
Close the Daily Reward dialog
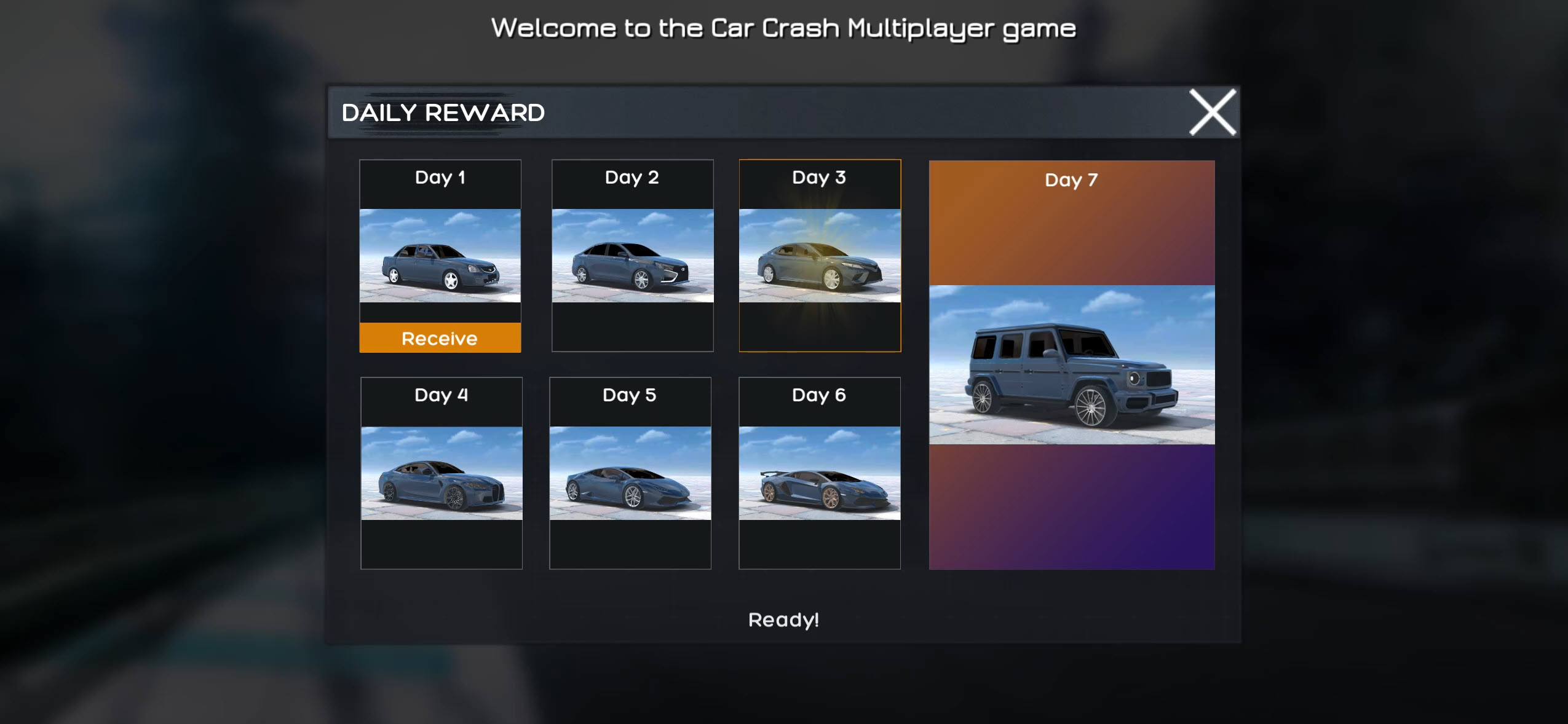[x=1213, y=112]
